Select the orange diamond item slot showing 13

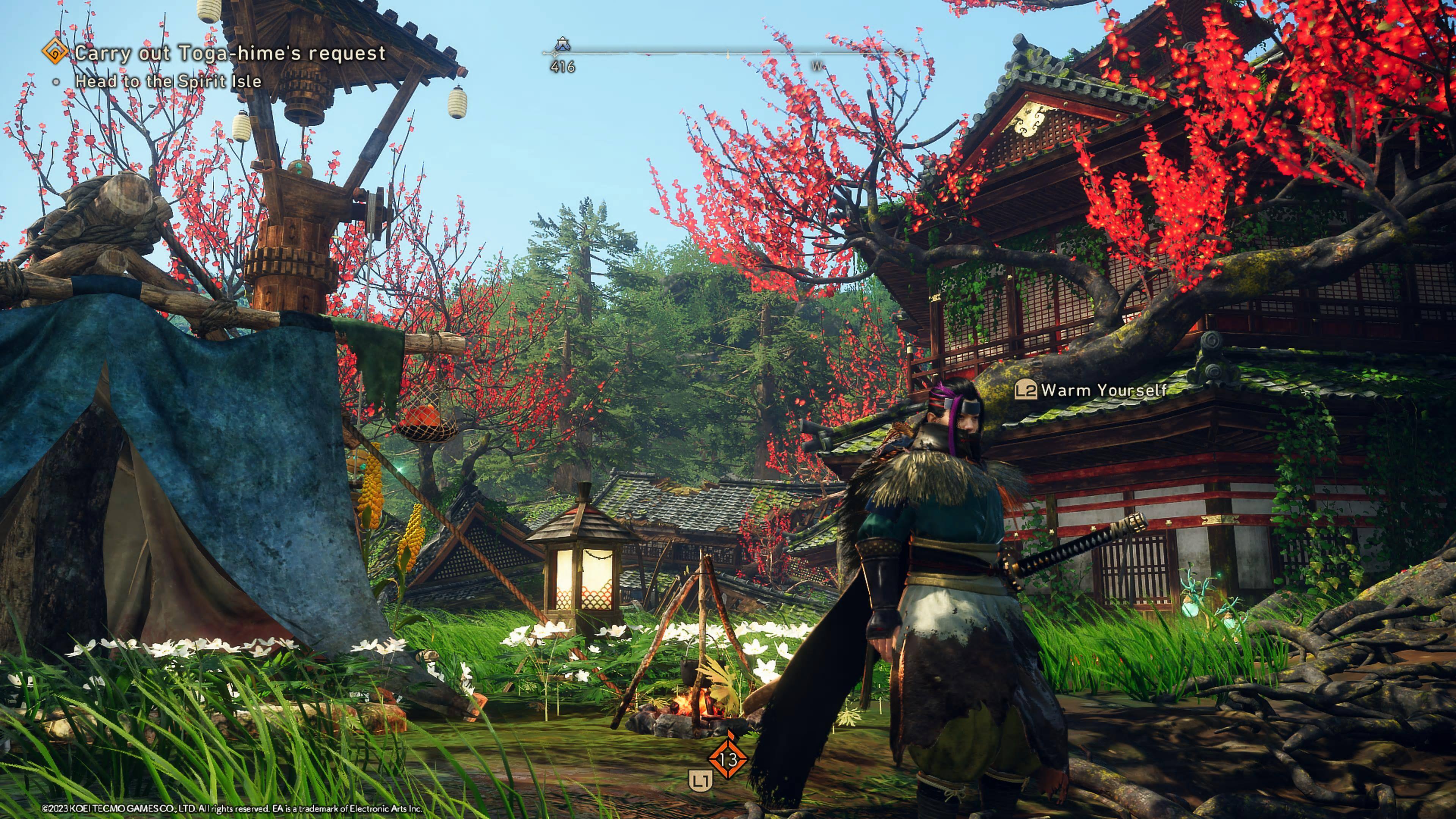click(728, 759)
